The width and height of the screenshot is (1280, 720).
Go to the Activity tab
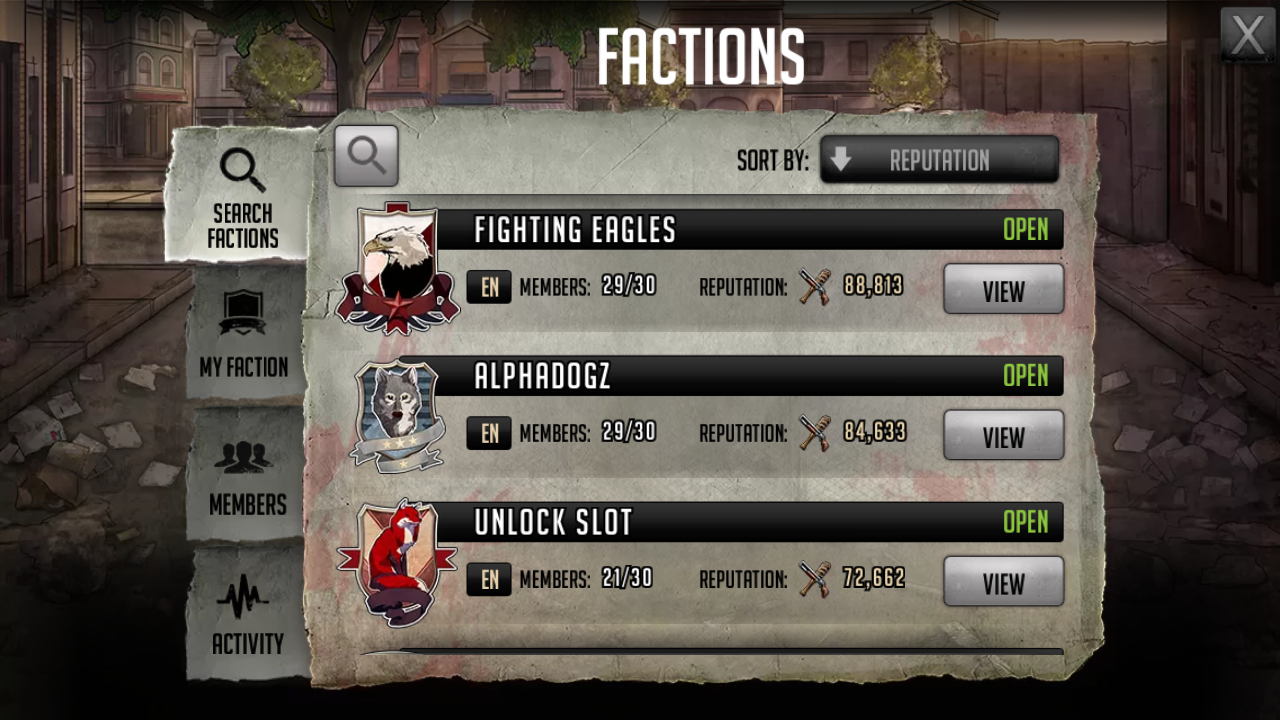[x=247, y=615]
